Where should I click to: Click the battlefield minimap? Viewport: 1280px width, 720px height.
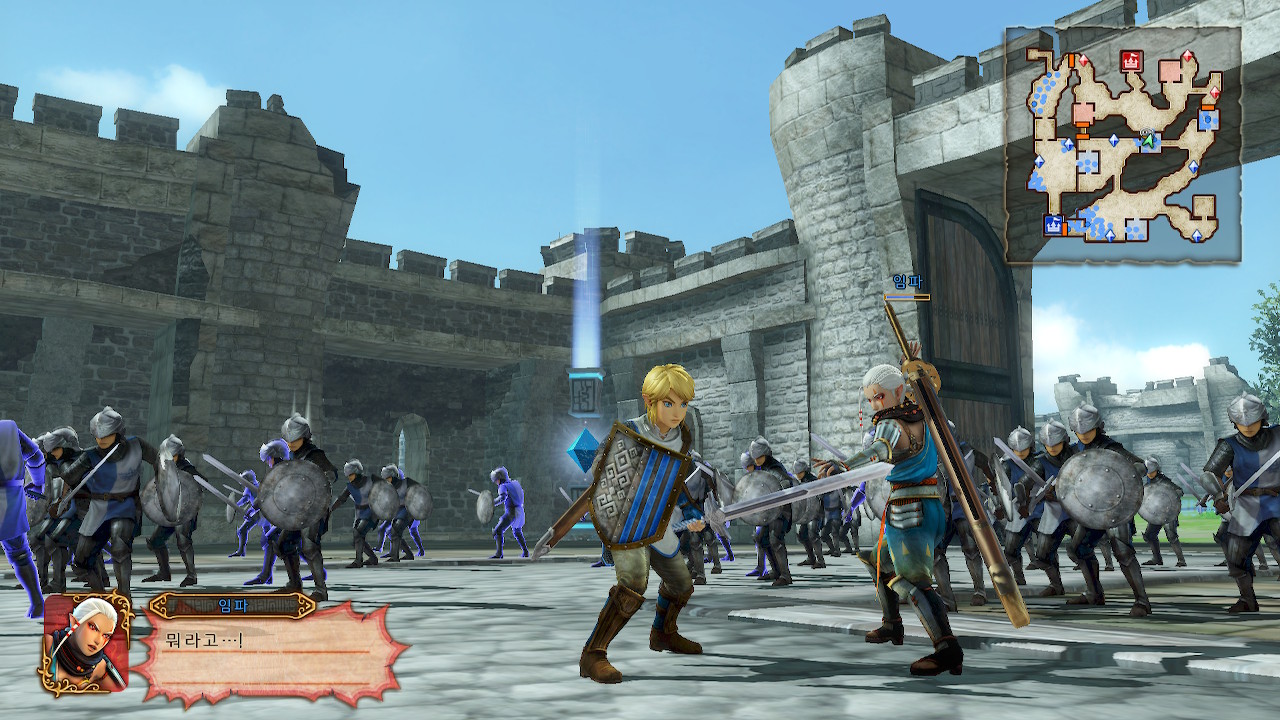[1123, 145]
